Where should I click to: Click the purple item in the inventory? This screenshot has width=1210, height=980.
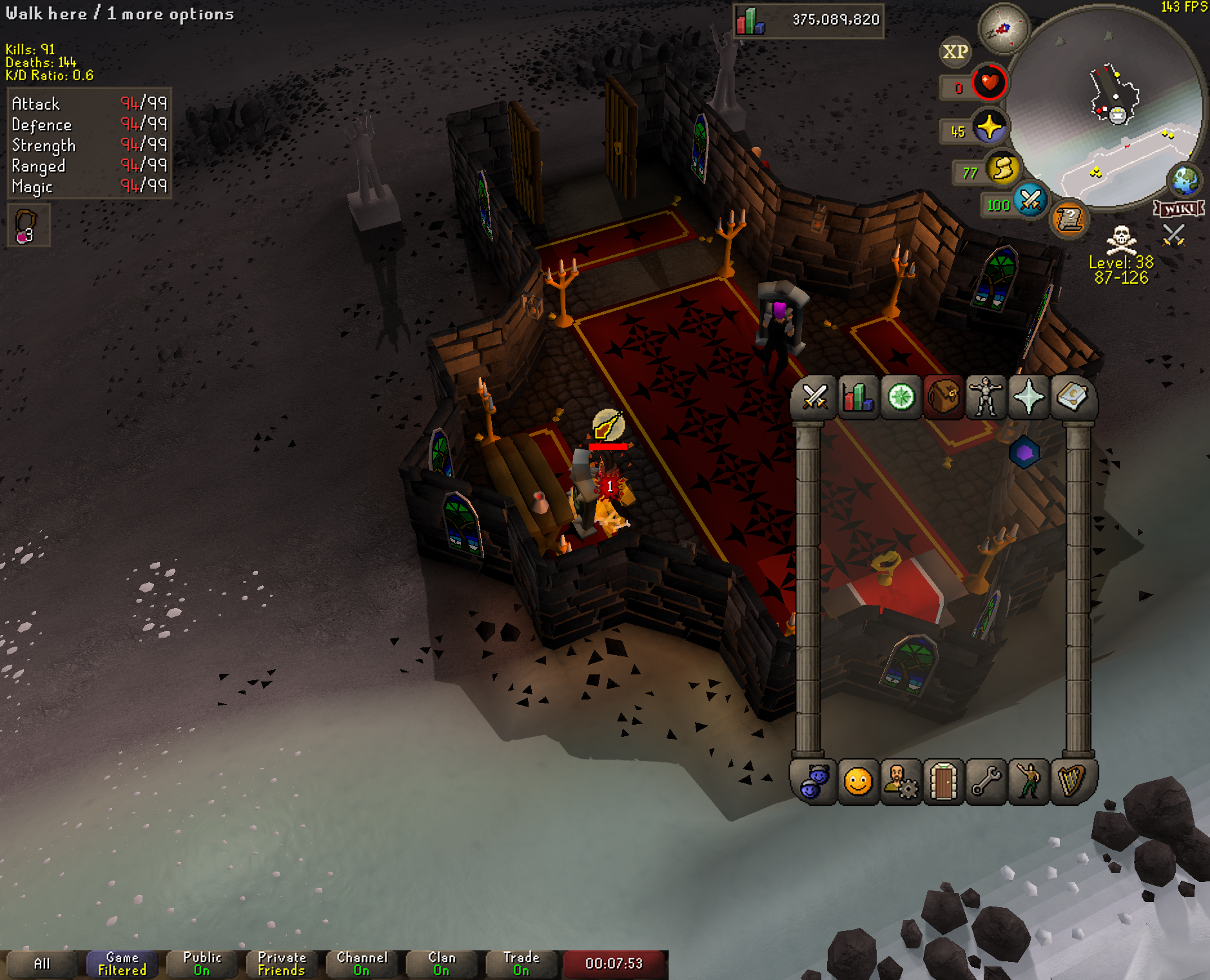click(x=1024, y=453)
